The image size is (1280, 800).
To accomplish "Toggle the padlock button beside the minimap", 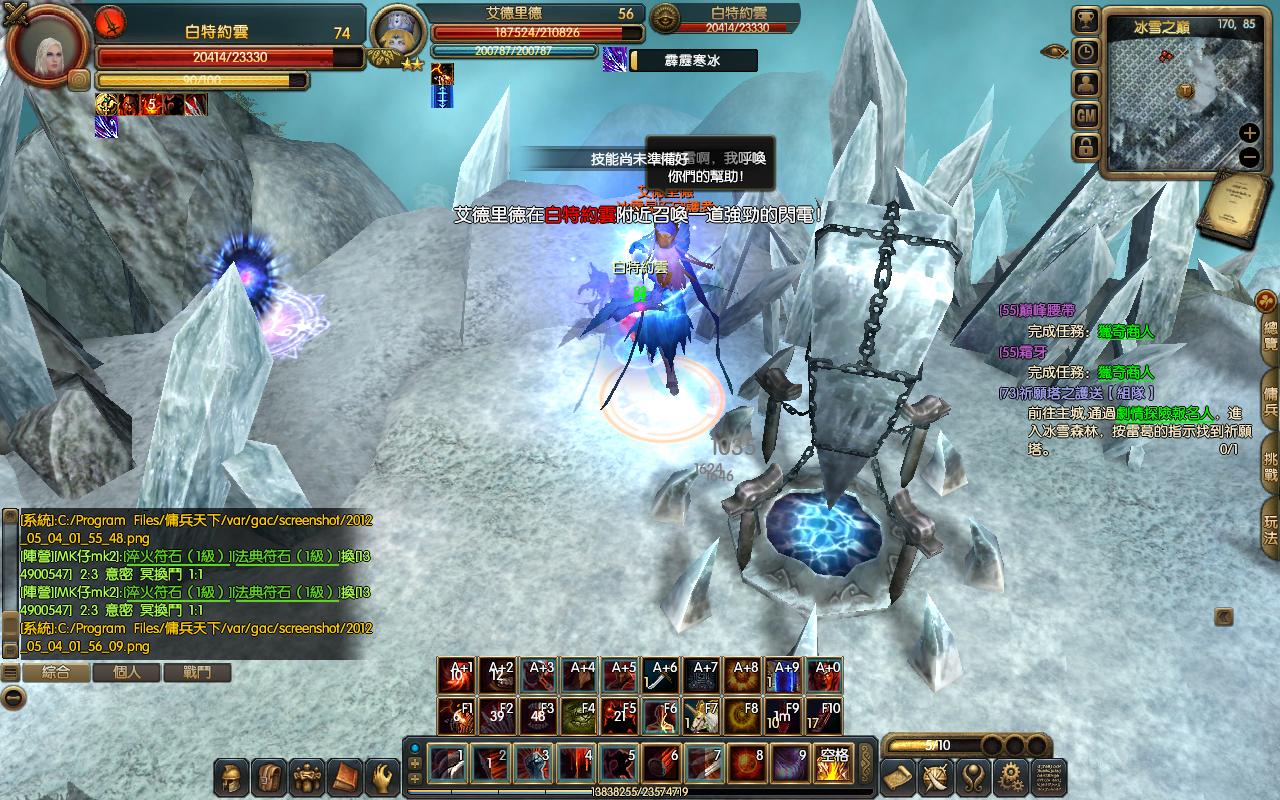I will [1086, 148].
